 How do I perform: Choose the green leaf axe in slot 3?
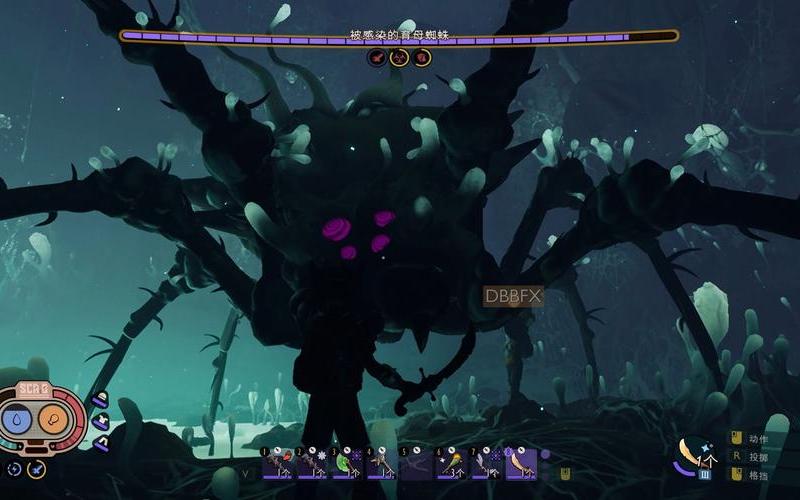[346, 463]
